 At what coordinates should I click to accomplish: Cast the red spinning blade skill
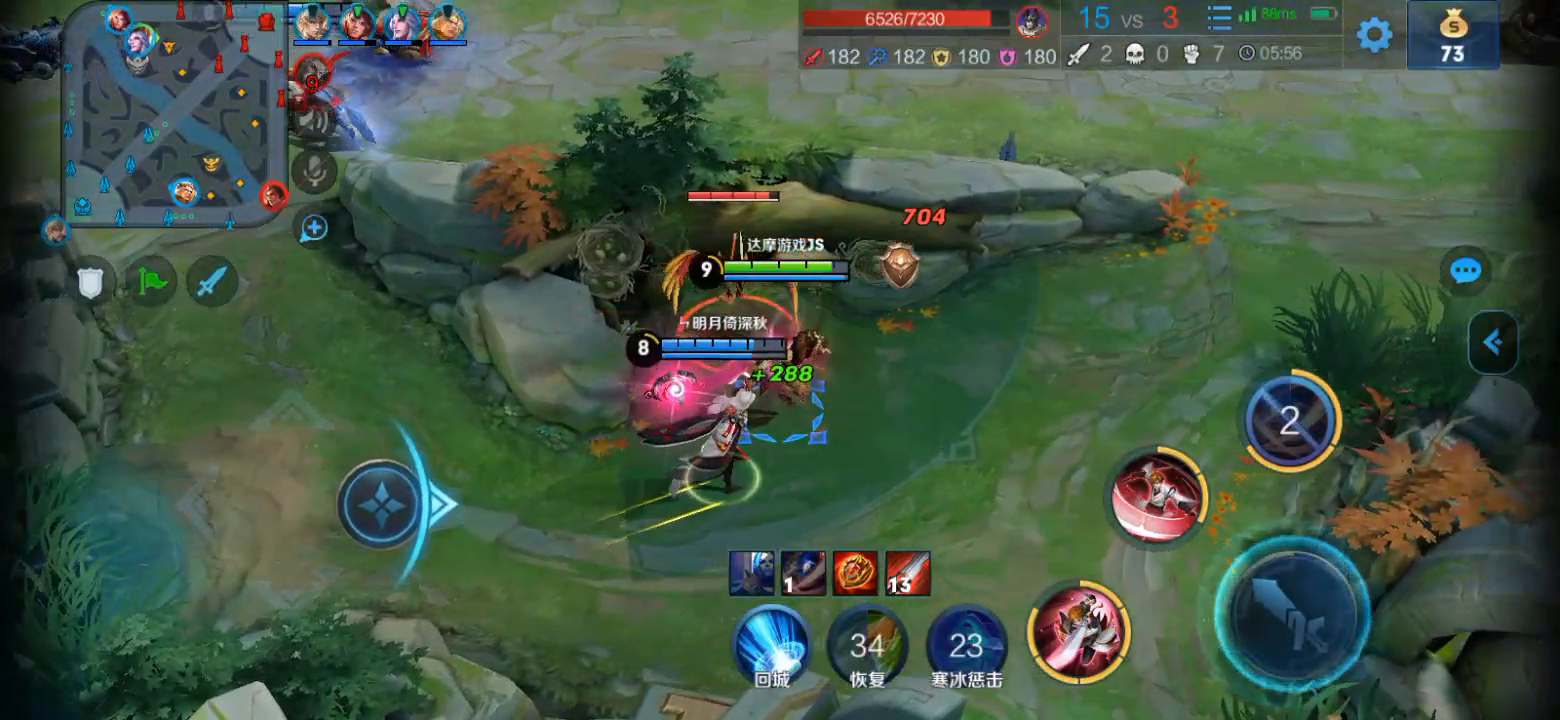click(1157, 497)
